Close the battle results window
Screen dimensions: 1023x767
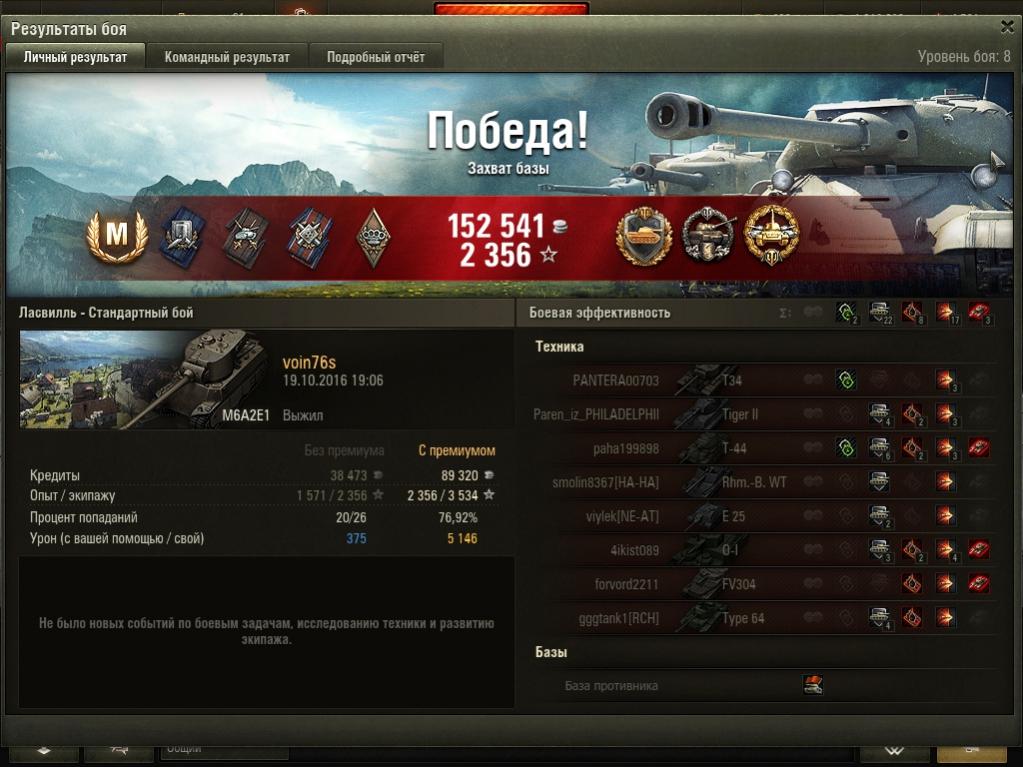[1006, 28]
